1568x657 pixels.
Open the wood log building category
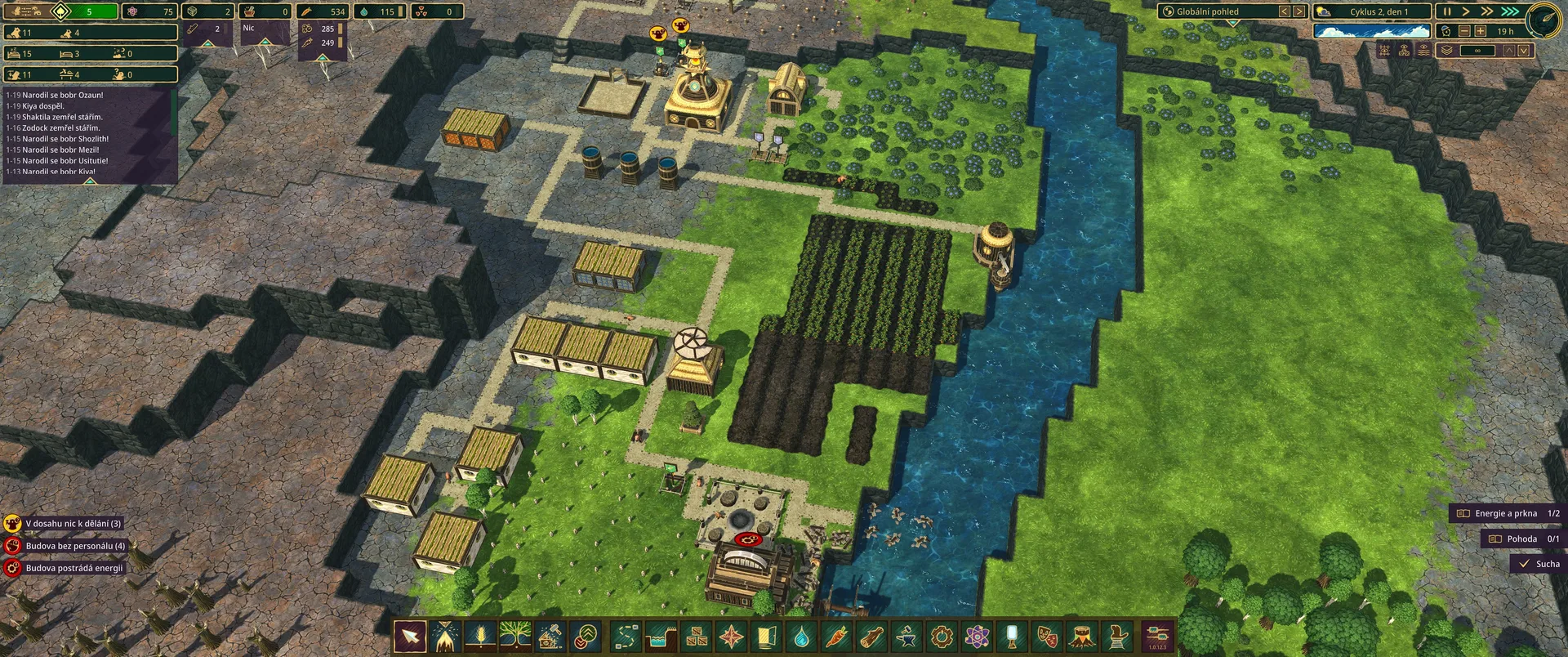871,636
